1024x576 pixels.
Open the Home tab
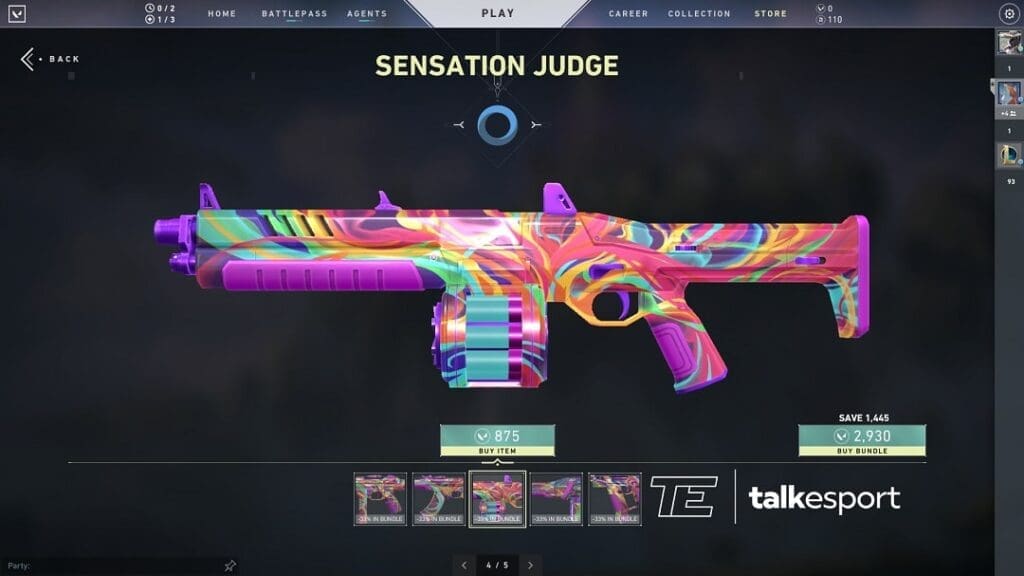click(222, 14)
